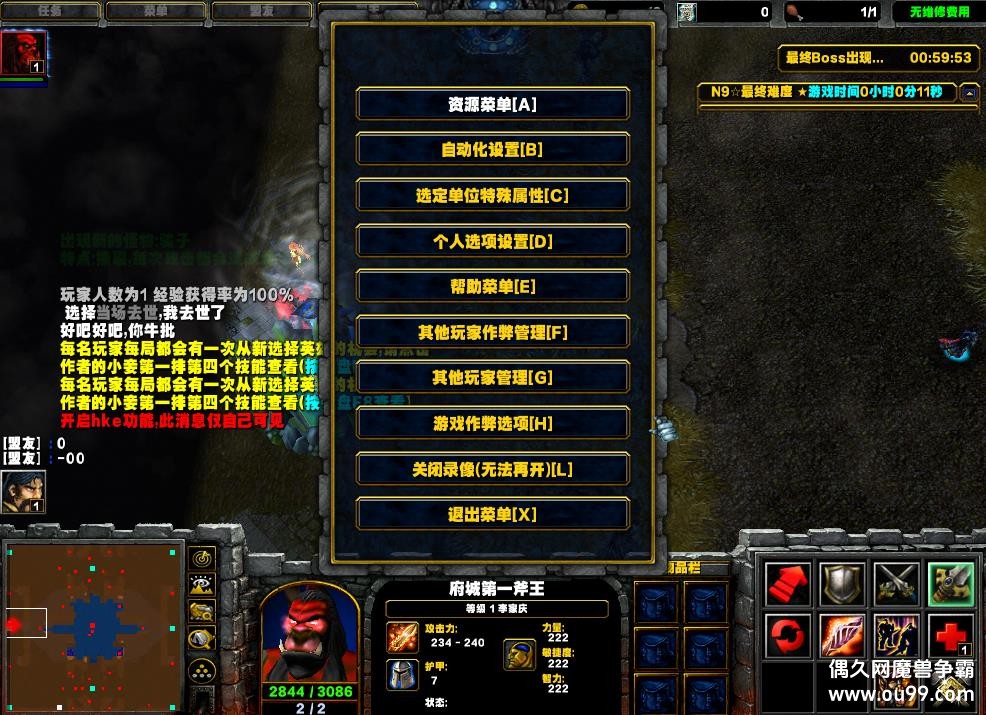986x715 pixels.
Task: Choose the crossed swords attack command
Action: tap(896, 584)
